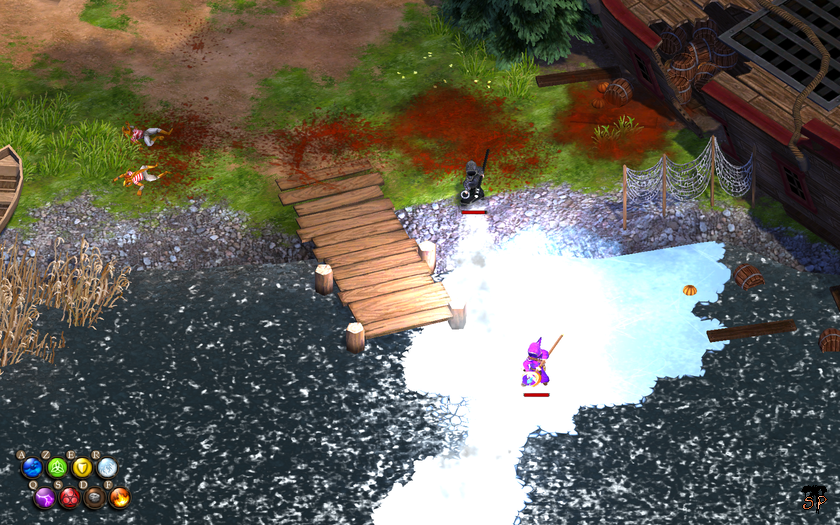
Task: Pick the white Cold element orb
Action: click(107, 467)
